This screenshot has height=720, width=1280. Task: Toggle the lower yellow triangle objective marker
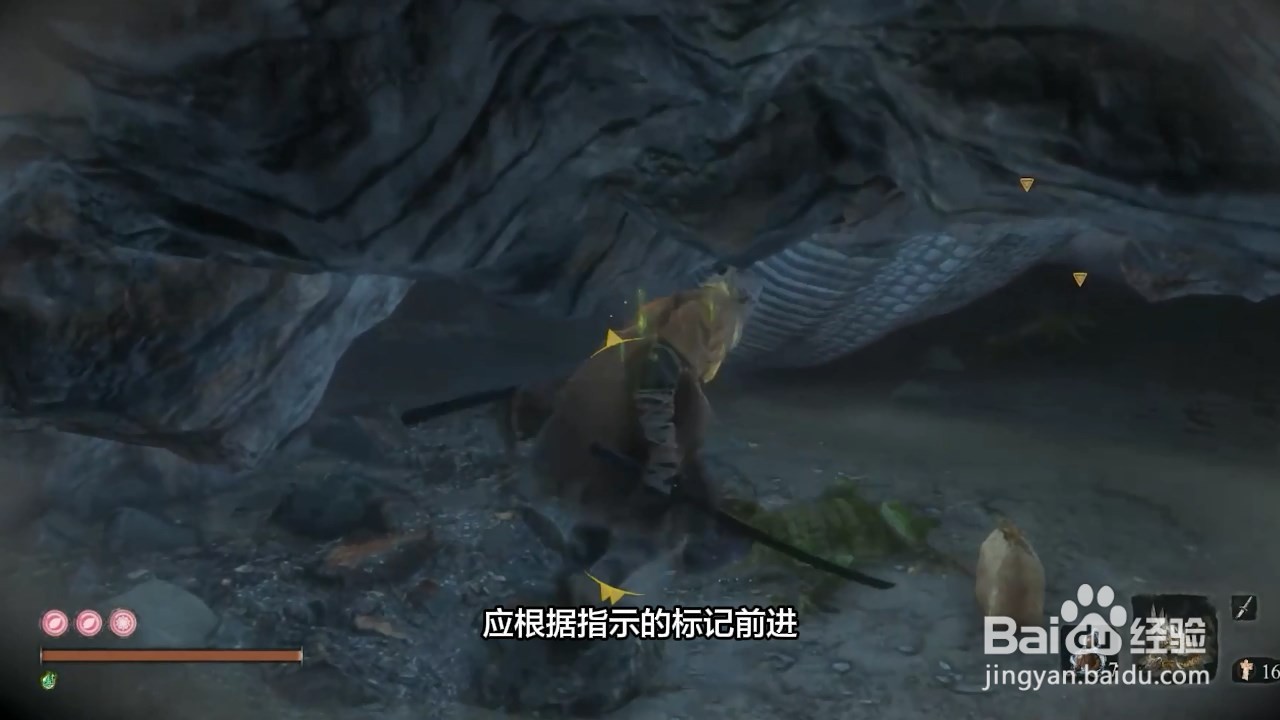point(1079,280)
